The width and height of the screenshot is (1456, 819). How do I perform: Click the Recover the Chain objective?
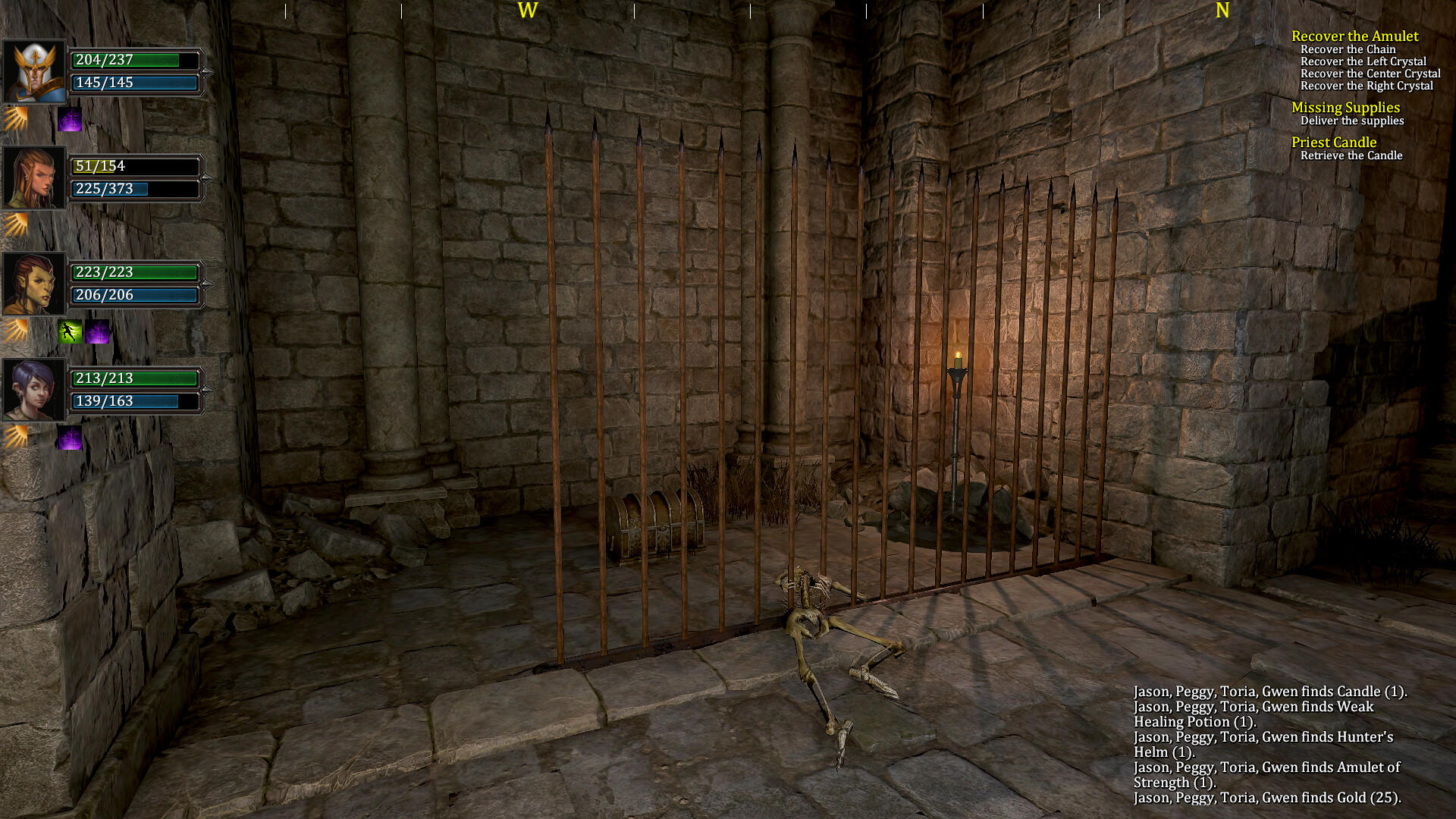pos(1349,49)
